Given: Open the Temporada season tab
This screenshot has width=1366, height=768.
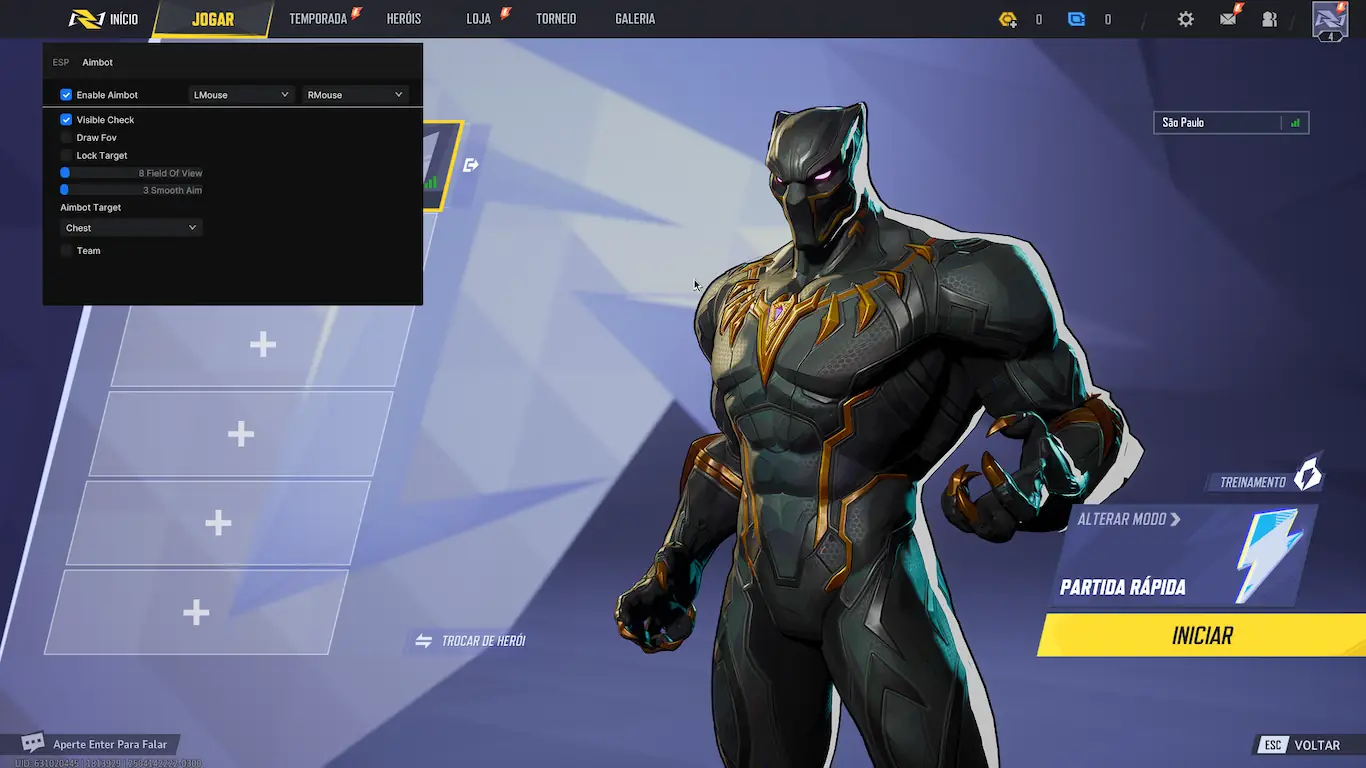Looking at the screenshot, I should [318, 19].
